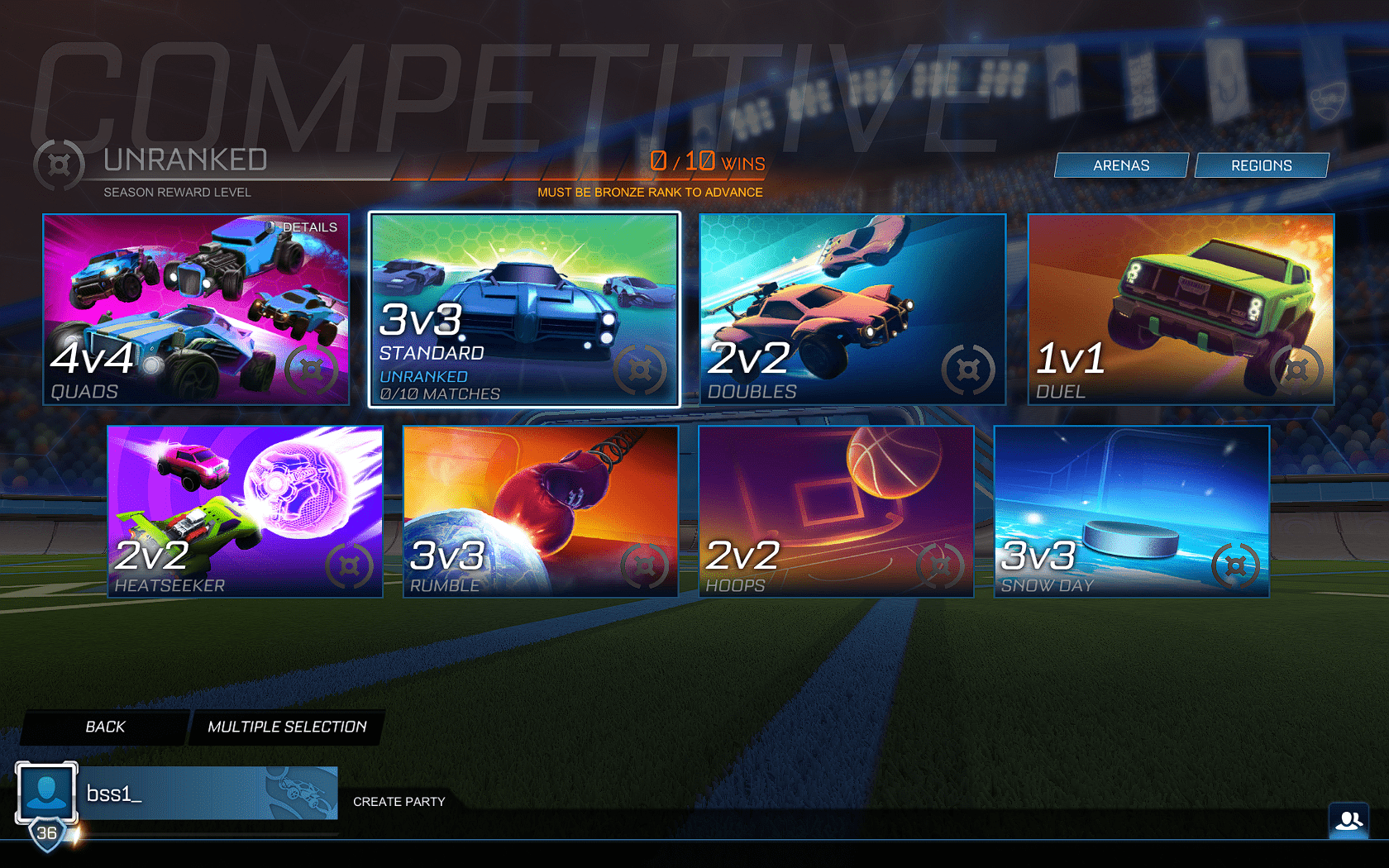Toggle the 2v2 Heatseeker playlist selection
This screenshot has height=868, width=1389.
pos(244,510)
